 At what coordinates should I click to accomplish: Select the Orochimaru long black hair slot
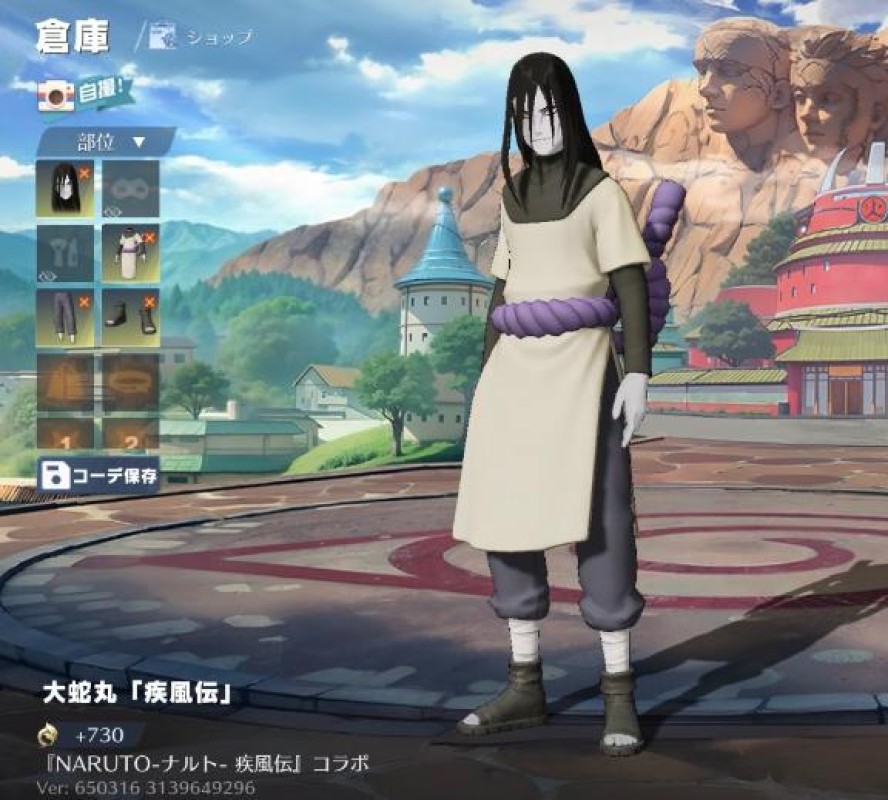click(x=65, y=188)
